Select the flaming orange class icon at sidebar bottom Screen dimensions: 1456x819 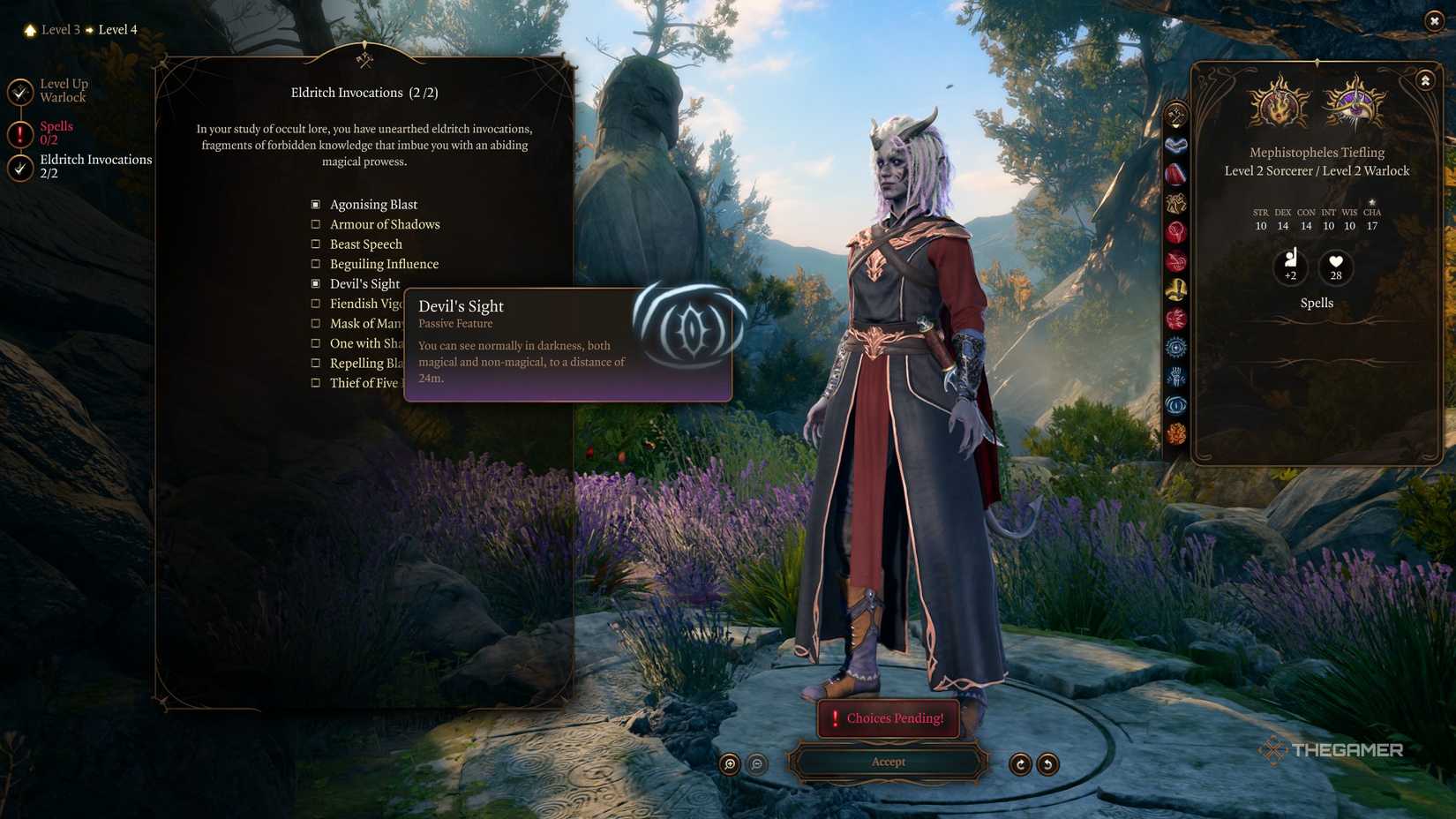(1176, 432)
